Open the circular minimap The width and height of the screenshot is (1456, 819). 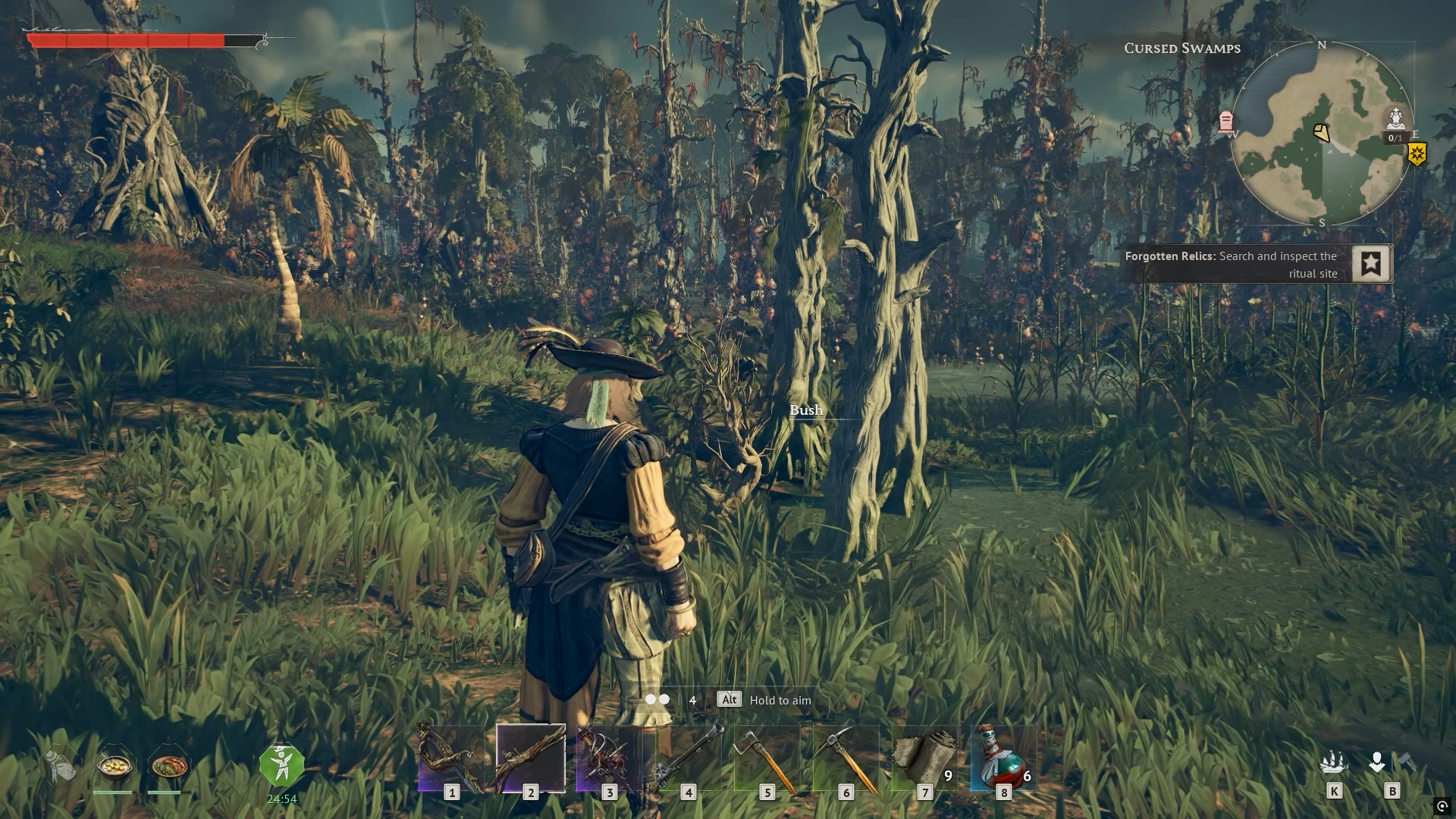pos(1321,134)
